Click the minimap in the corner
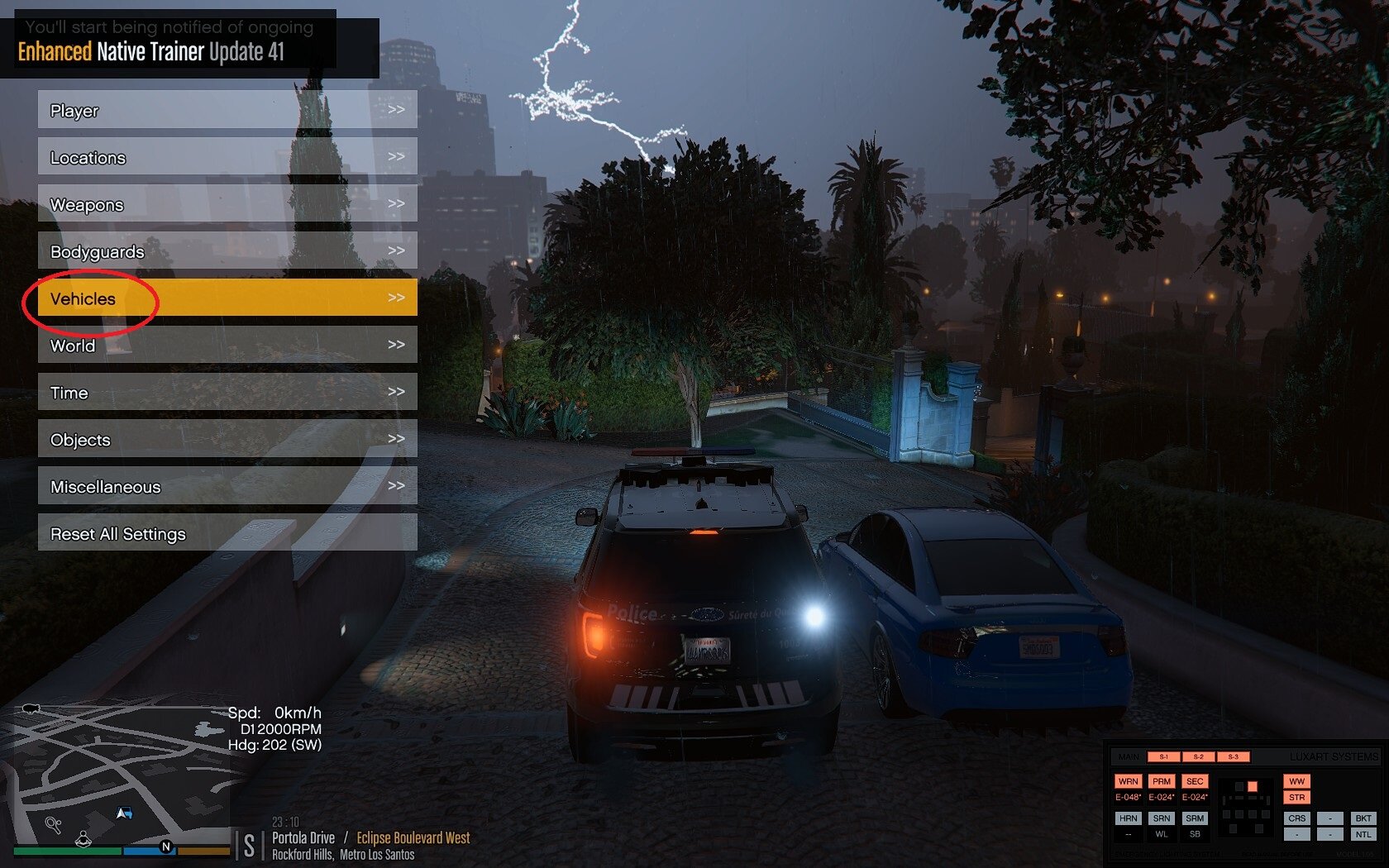Image resolution: width=1389 pixels, height=868 pixels. tap(116, 777)
